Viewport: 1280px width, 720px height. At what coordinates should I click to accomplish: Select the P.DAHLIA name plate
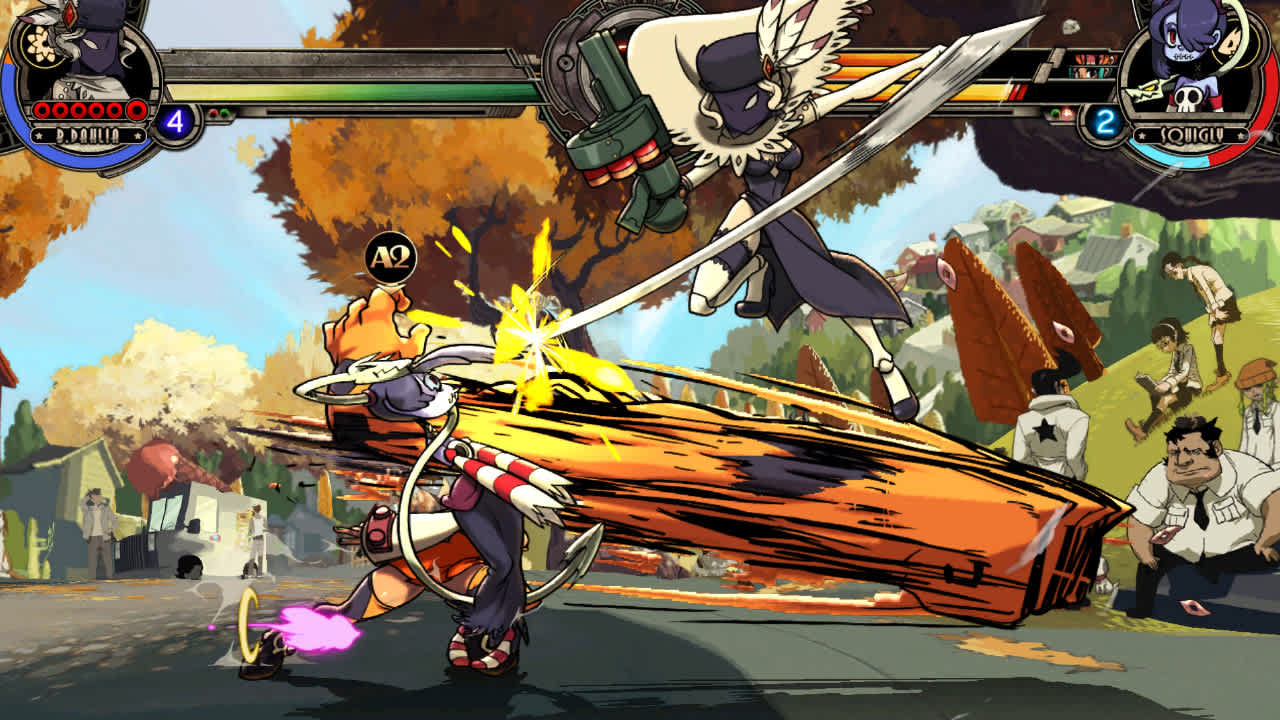pos(87,133)
